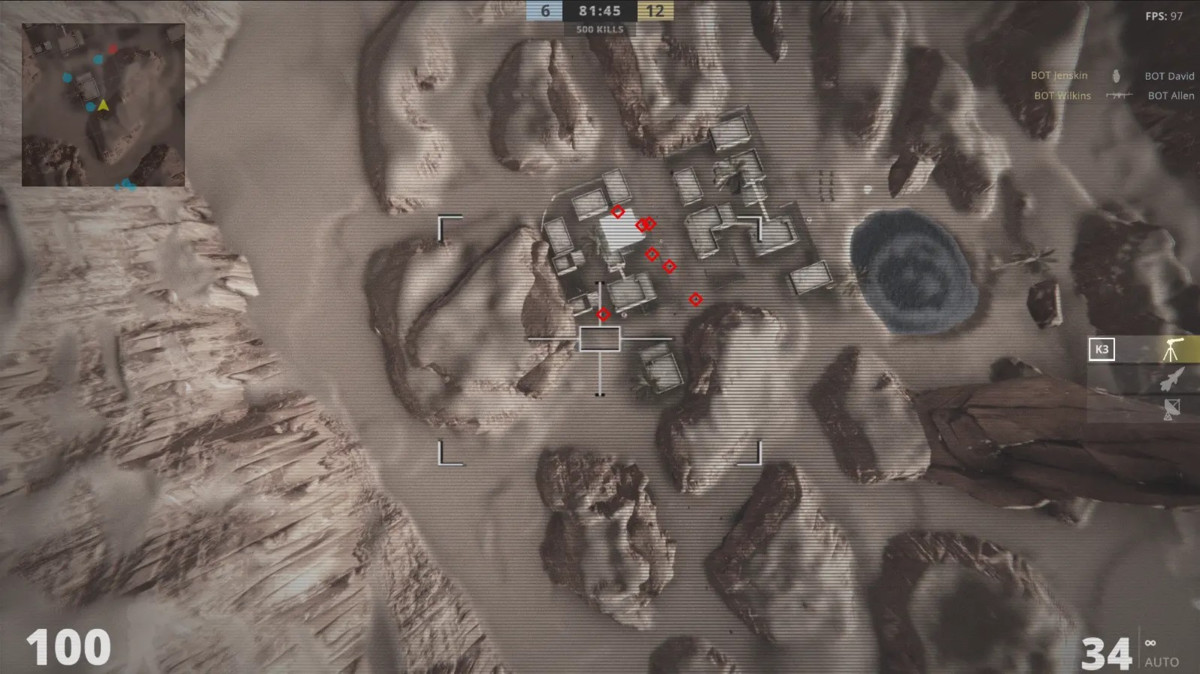The height and width of the screenshot is (674, 1200).
Task: Click the minimap in the corner
Action: click(x=103, y=105)
